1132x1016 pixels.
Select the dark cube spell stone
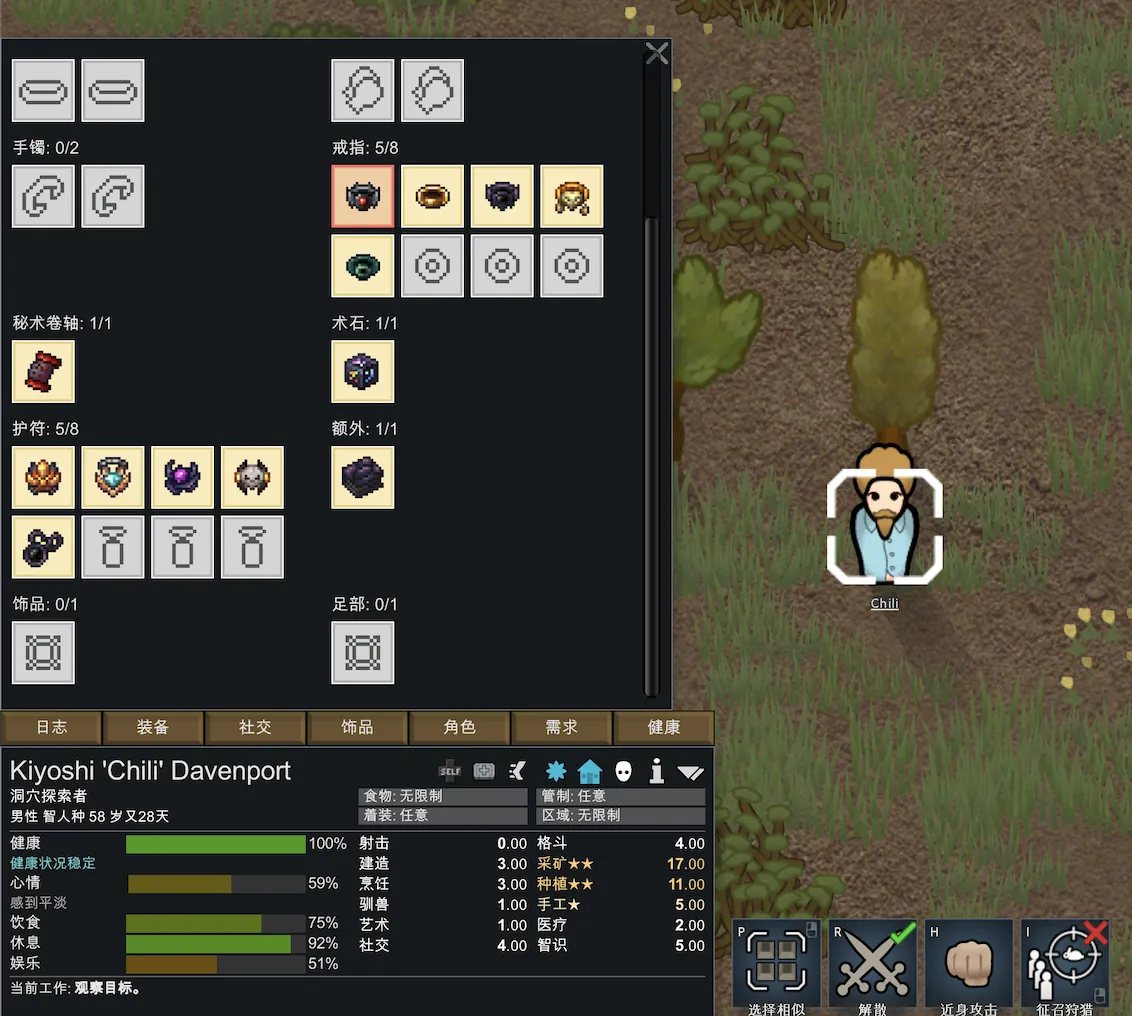point(362,372)
